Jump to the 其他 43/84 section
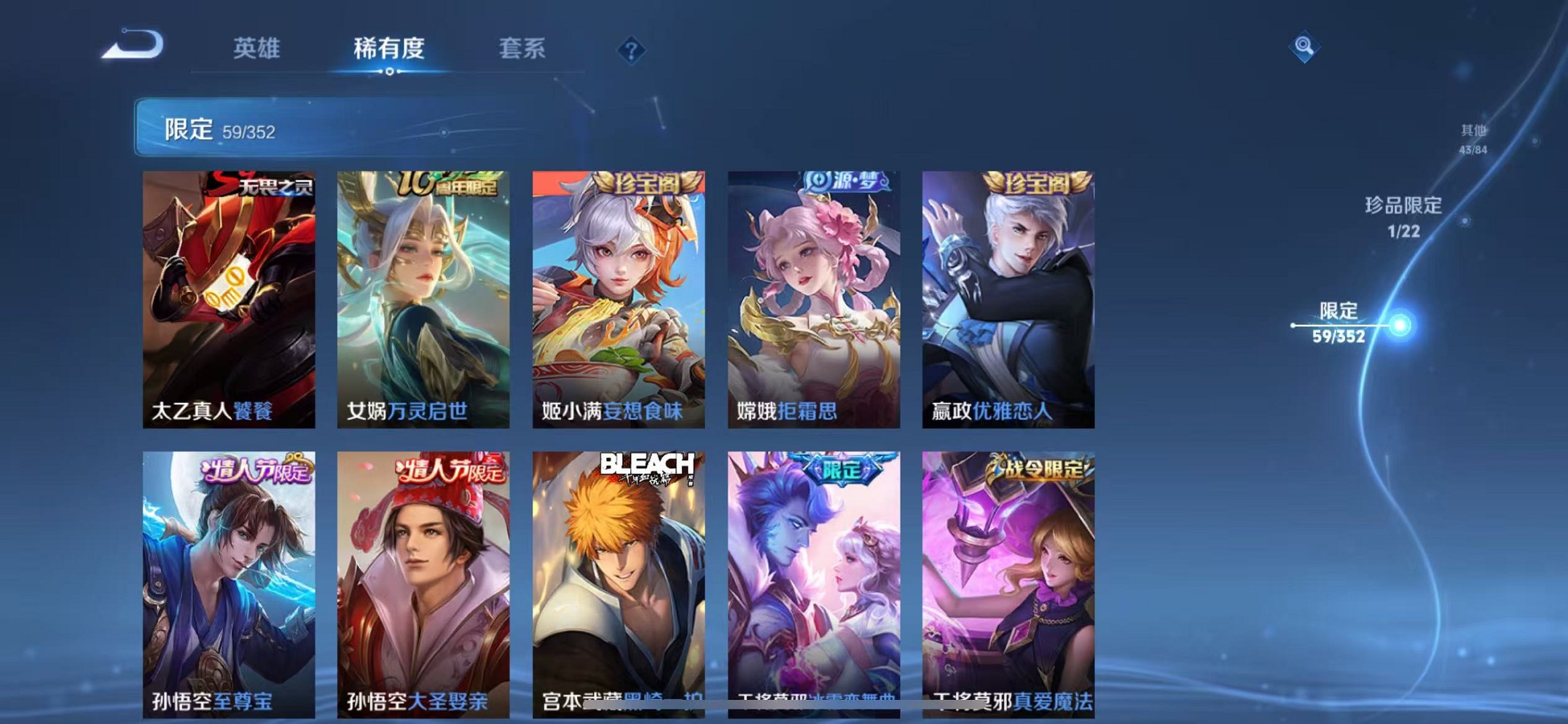Screen dimensions: 1568x724 pyautogui.click(x=1473, y=139)
